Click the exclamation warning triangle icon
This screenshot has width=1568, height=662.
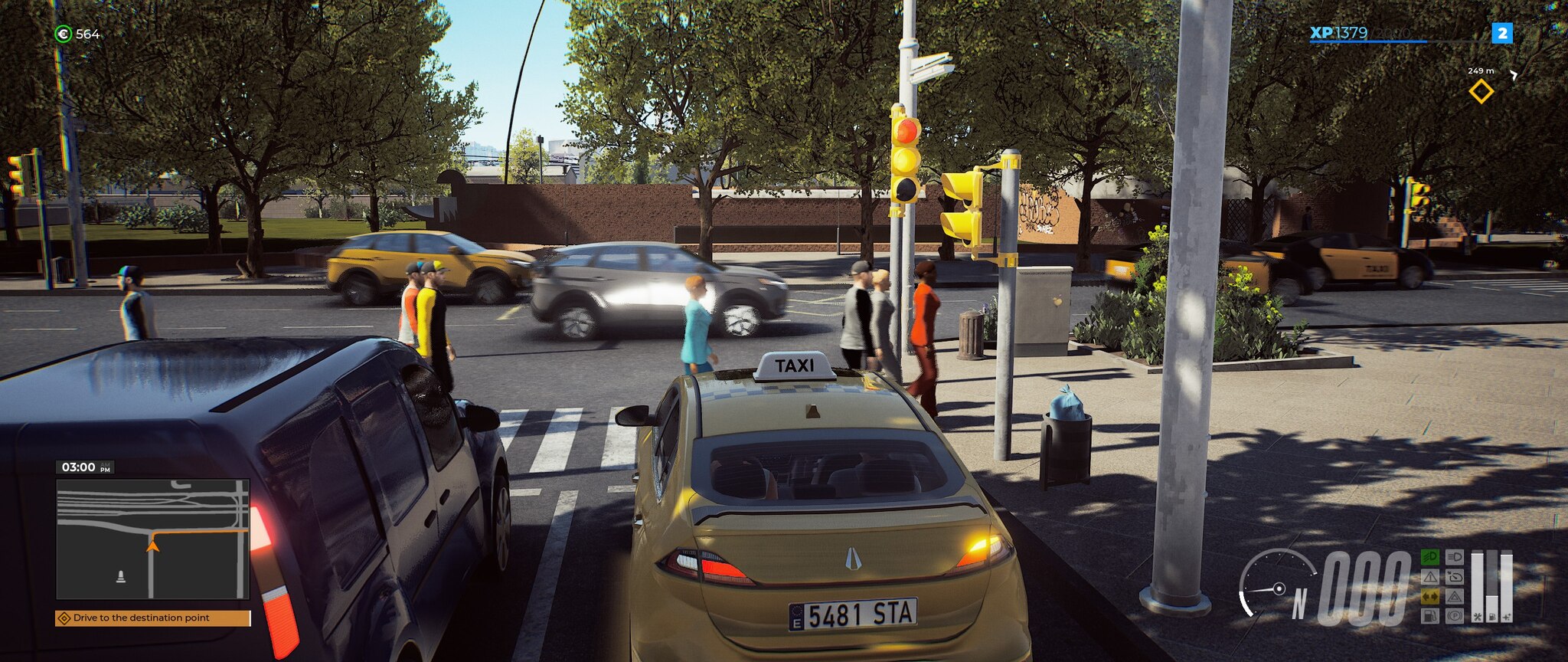pos(1430,577)
